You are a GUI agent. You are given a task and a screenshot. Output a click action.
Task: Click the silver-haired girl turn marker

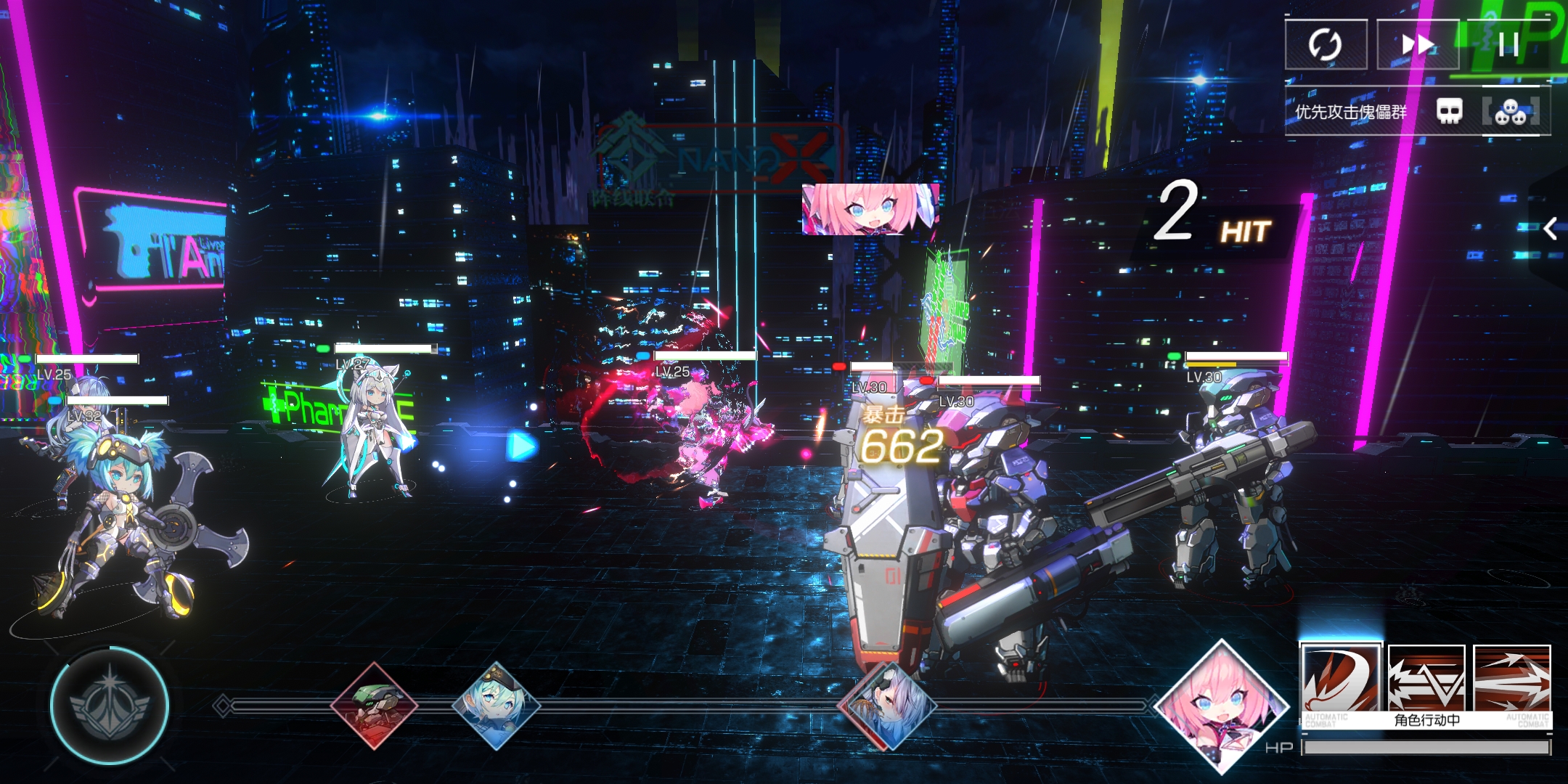887,705
